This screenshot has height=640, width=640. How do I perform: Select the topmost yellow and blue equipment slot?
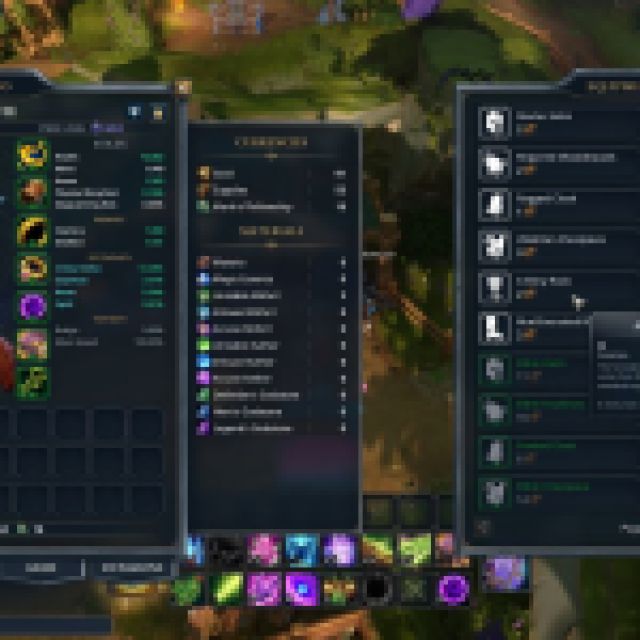pos(32,154)
